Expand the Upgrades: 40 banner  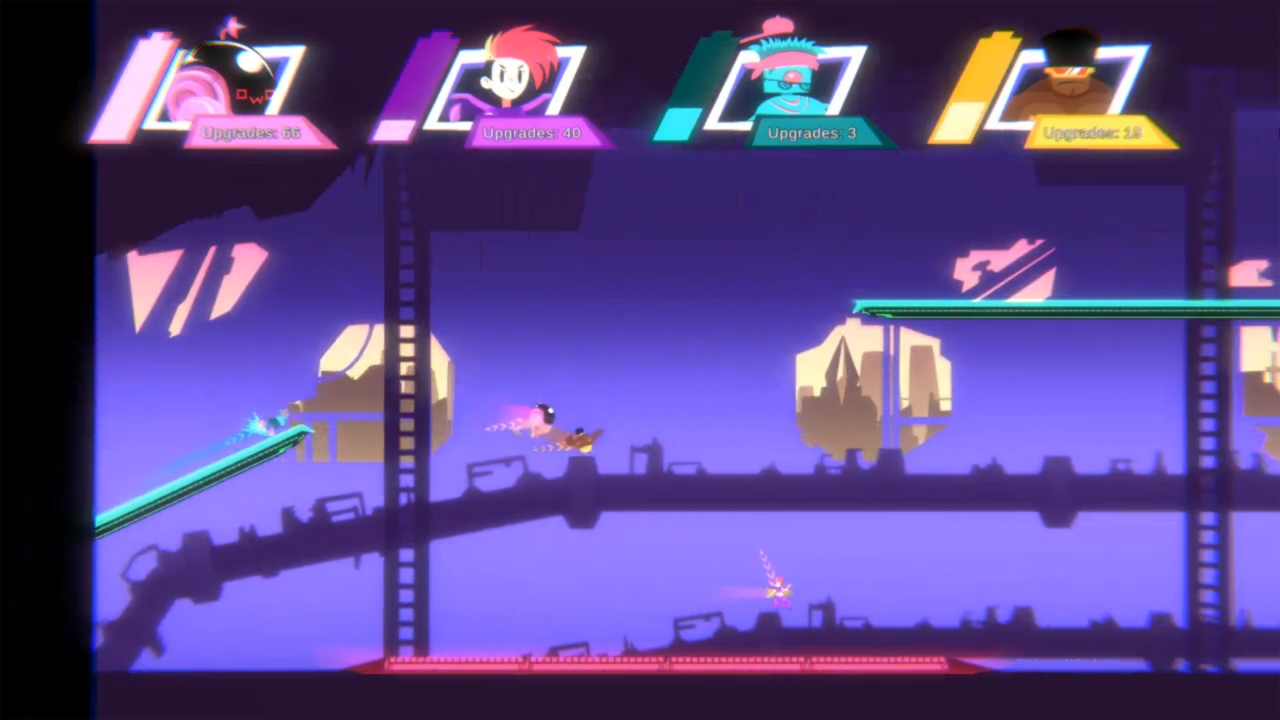530,133
